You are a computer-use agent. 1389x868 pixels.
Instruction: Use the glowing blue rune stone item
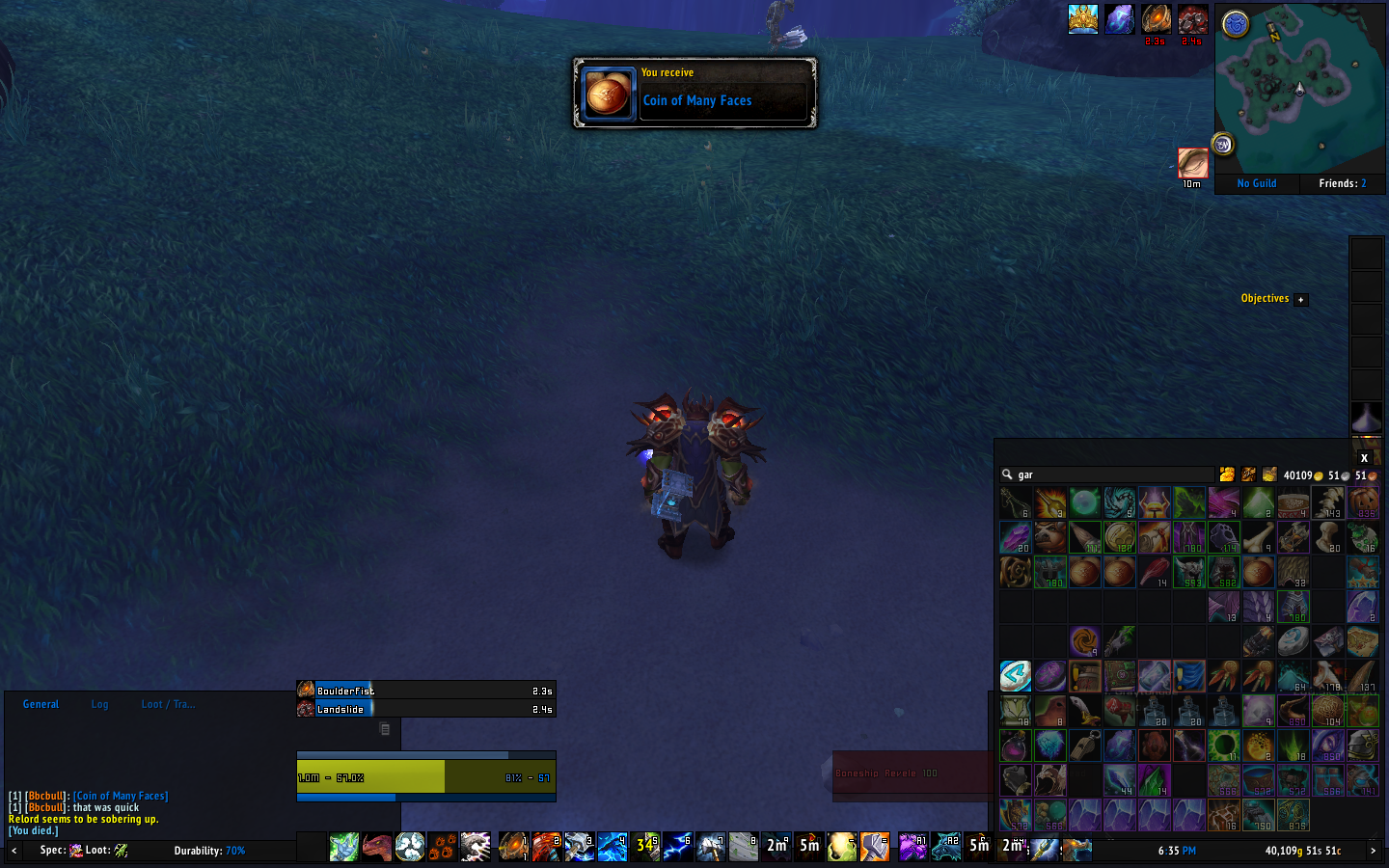(x=1016, y=676)
